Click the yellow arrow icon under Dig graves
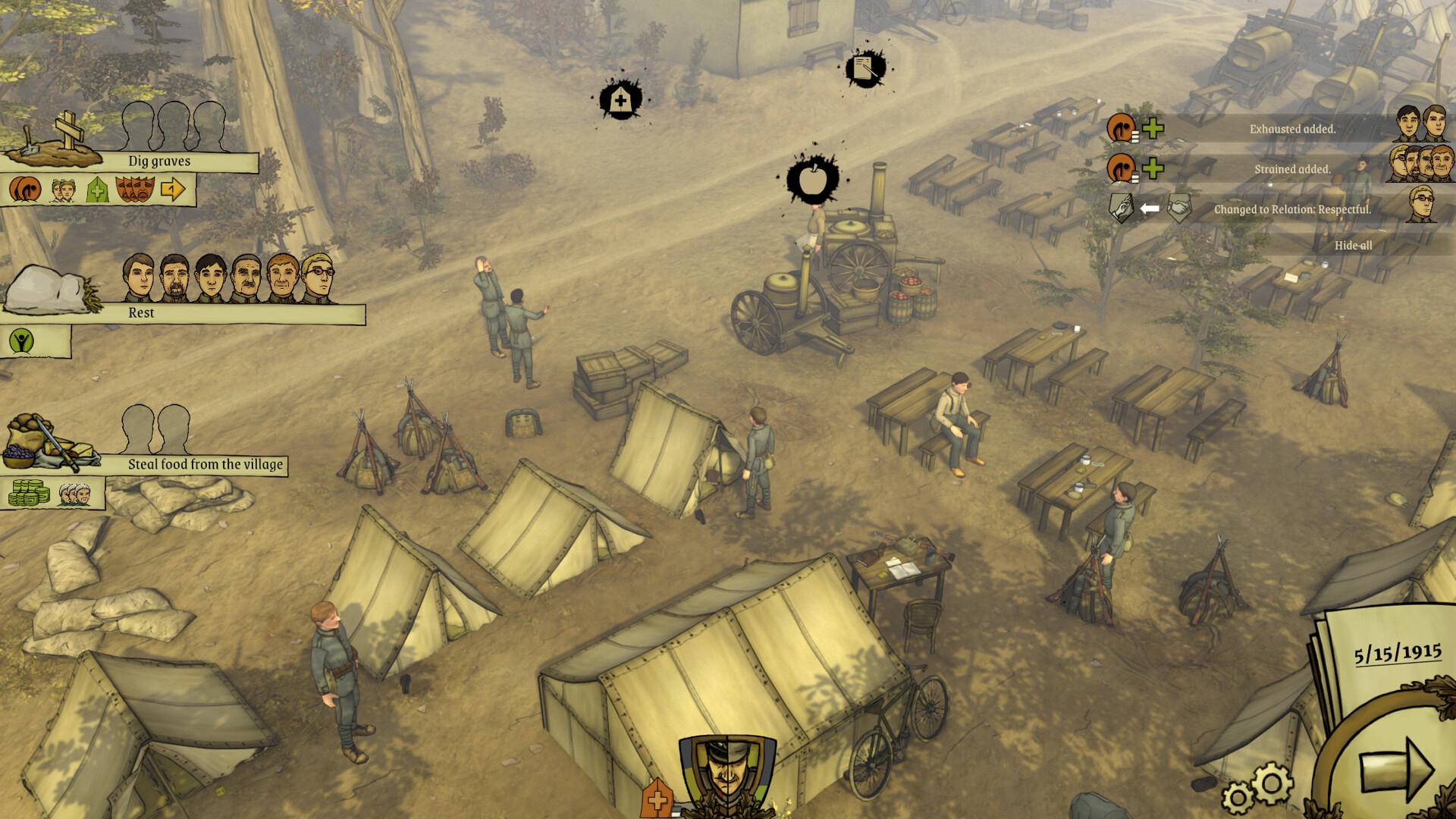Viewport: 1456px width, 819px height. click(x=173, y=190)
